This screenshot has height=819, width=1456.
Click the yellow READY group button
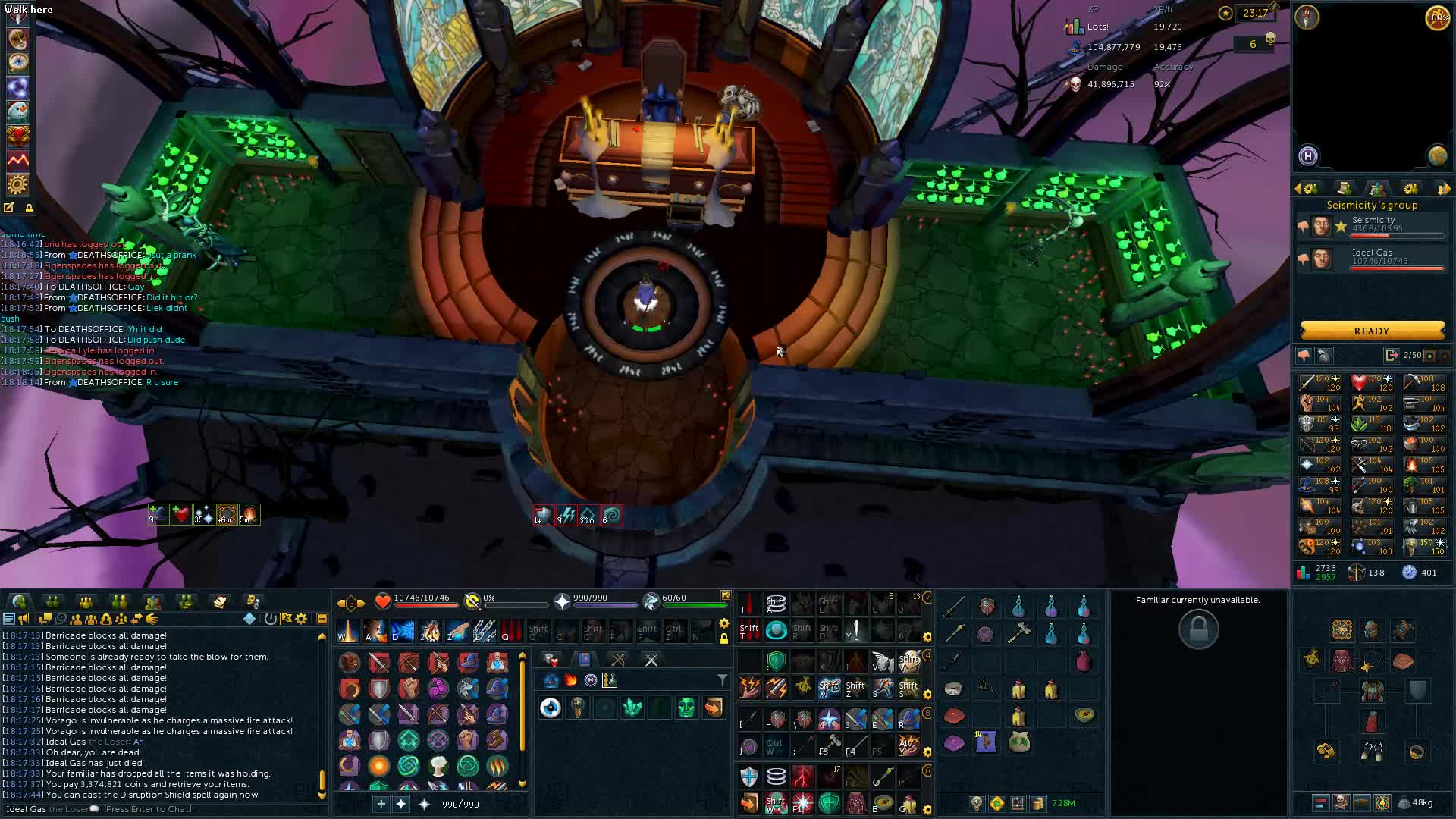click(x=1371, y=331)
